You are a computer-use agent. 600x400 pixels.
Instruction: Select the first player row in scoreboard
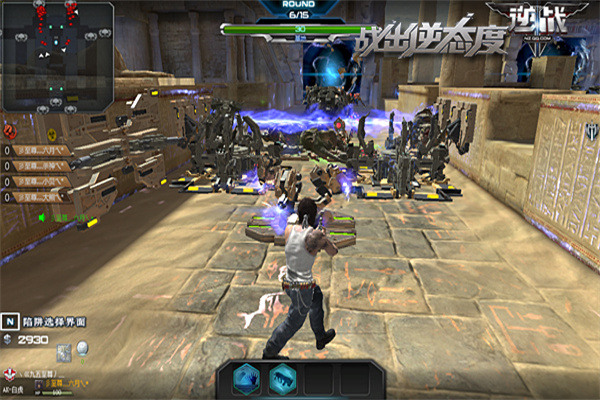point(40,151)
